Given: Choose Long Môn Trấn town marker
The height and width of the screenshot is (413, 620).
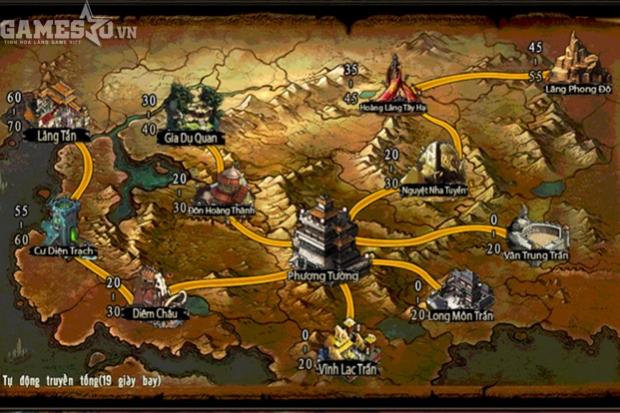Looking at the screenshot, I should (x=460, y=291).
